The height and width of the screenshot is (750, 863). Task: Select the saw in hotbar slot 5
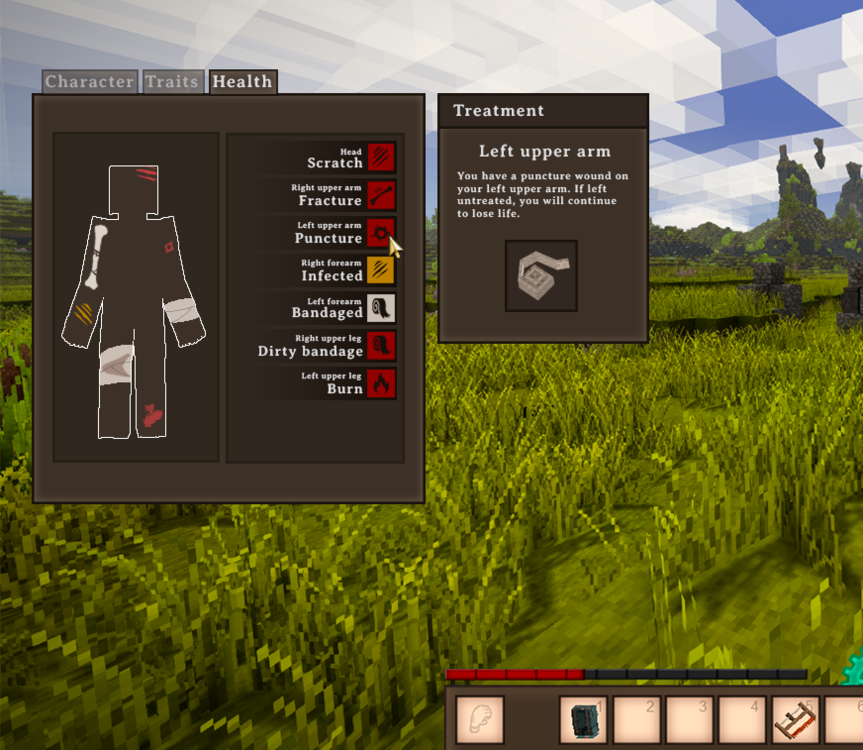click(x=795, y=720)
